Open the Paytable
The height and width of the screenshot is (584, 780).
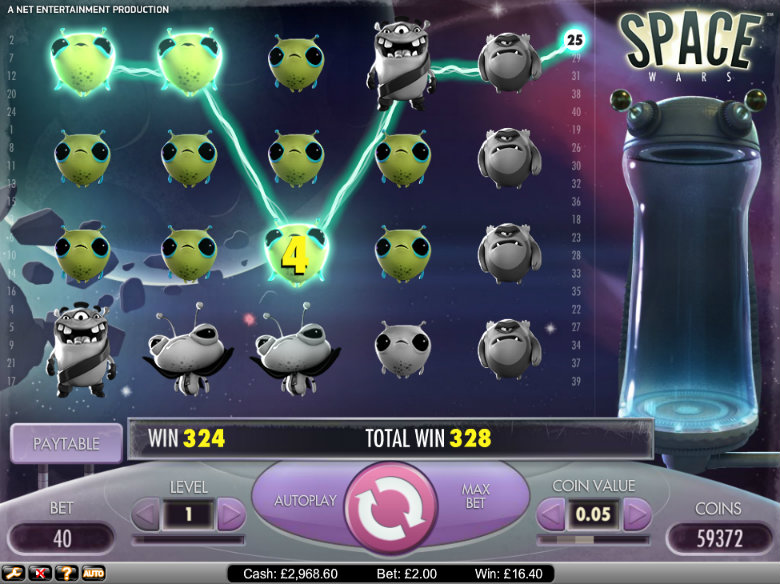[66, 441]
